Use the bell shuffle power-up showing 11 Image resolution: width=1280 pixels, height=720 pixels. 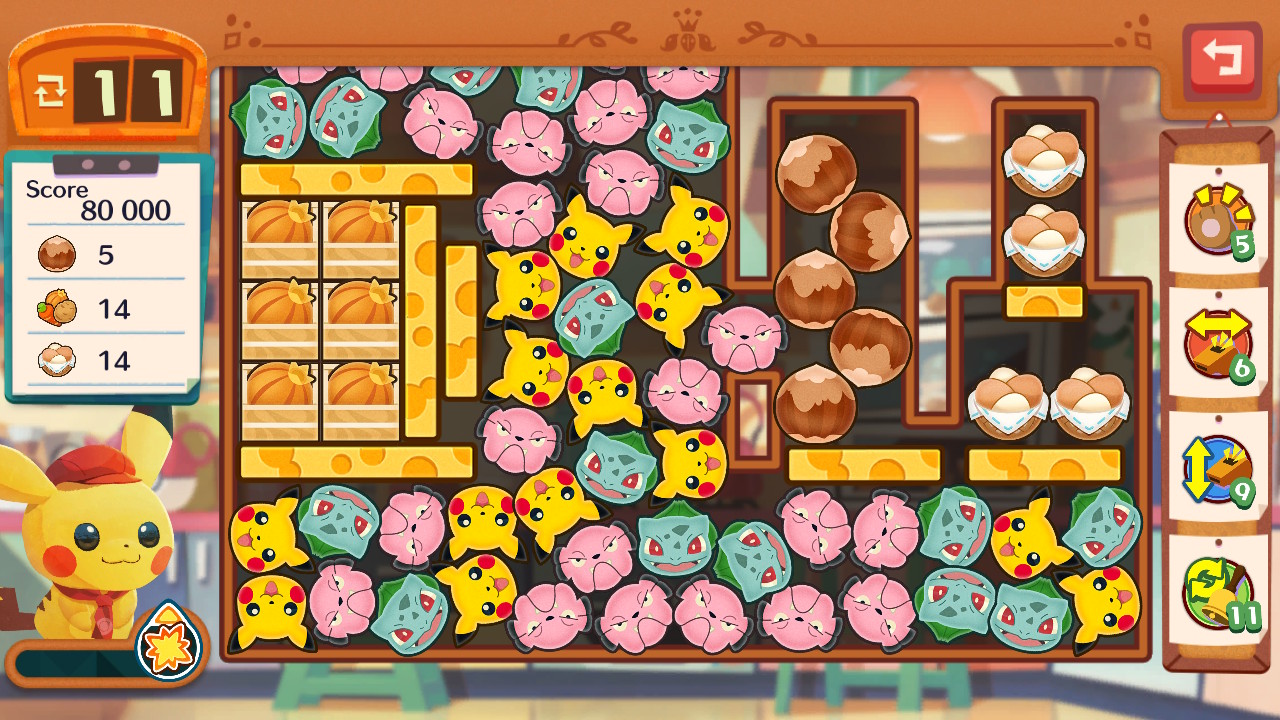[x=1218, y=592]
